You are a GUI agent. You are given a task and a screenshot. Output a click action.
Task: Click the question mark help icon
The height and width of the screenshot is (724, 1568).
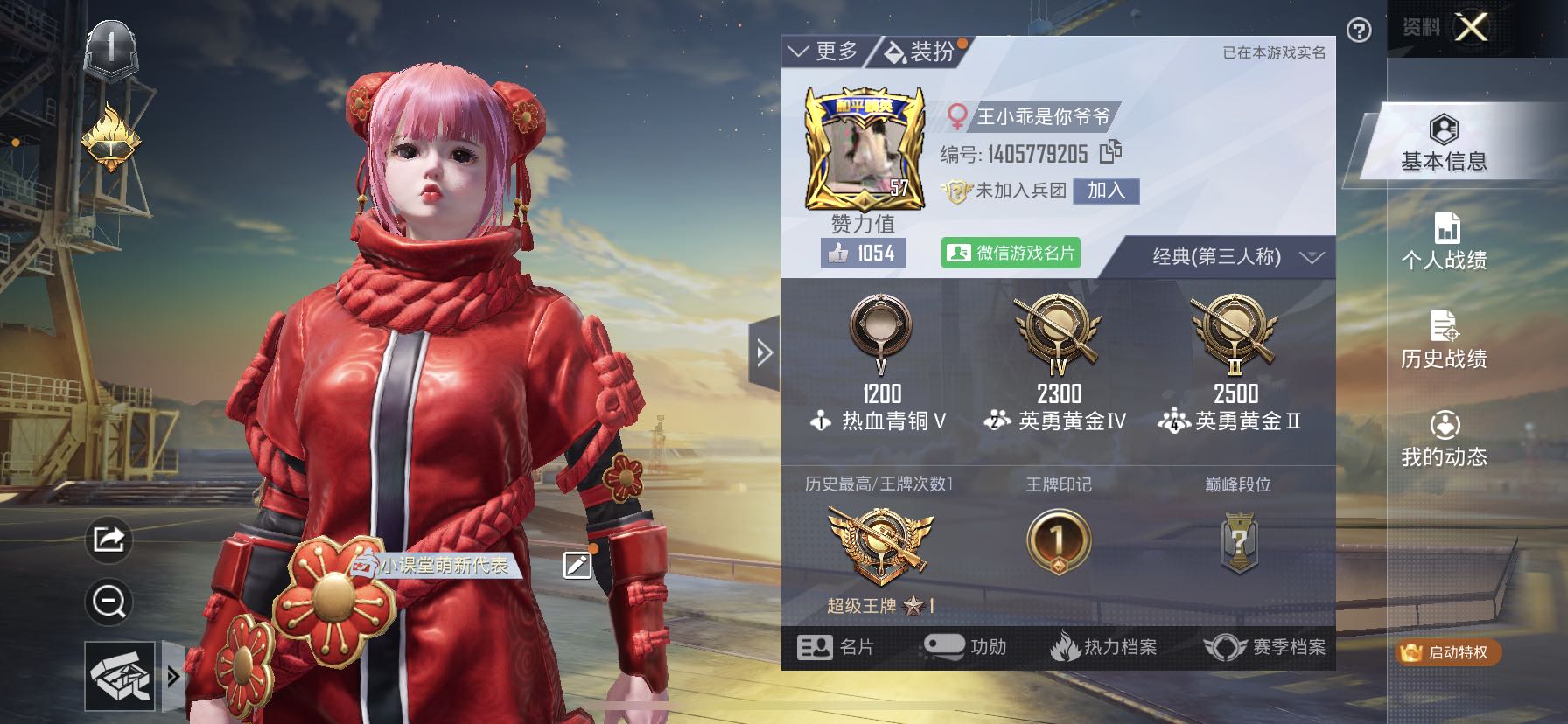1359,31
